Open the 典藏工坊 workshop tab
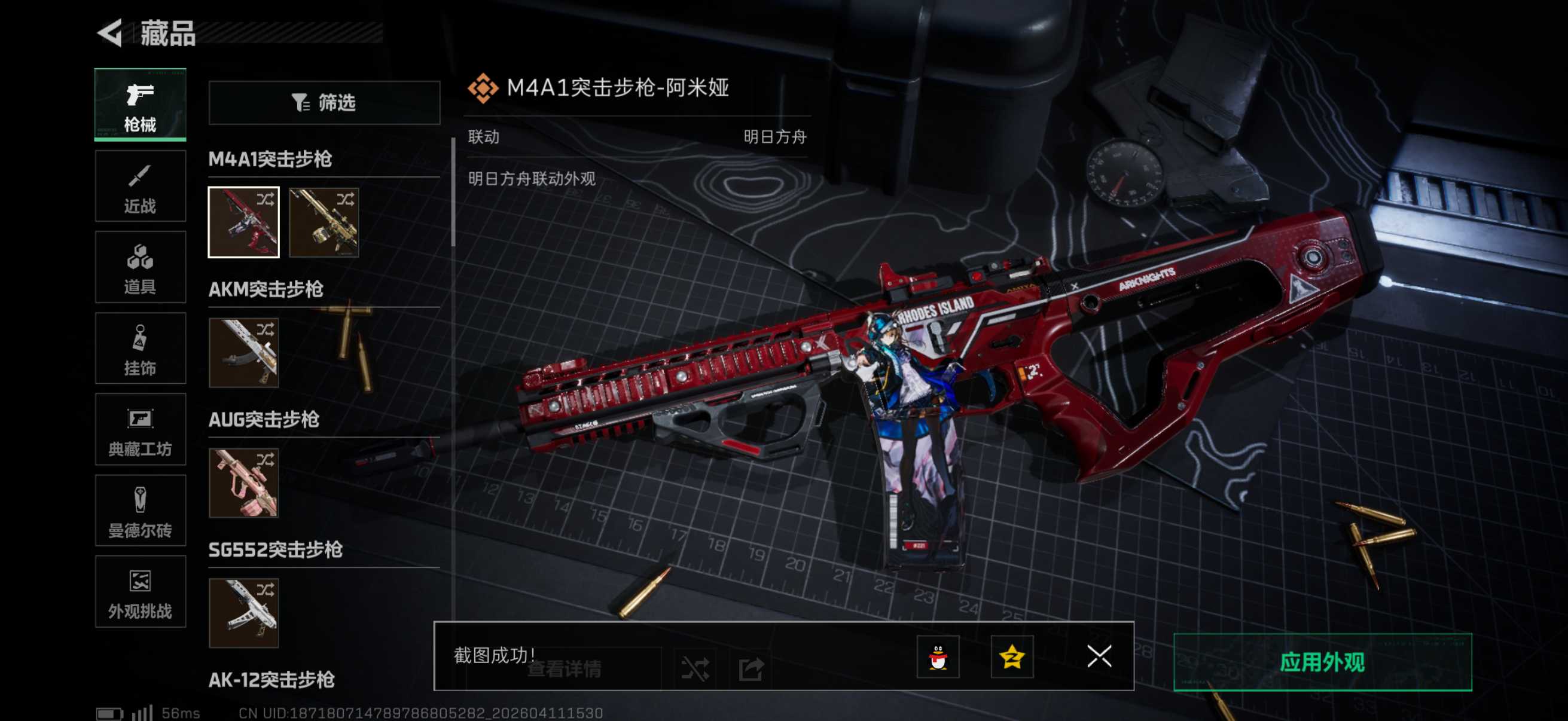The height and width of the screenshot is (721, 1568). 140,430
